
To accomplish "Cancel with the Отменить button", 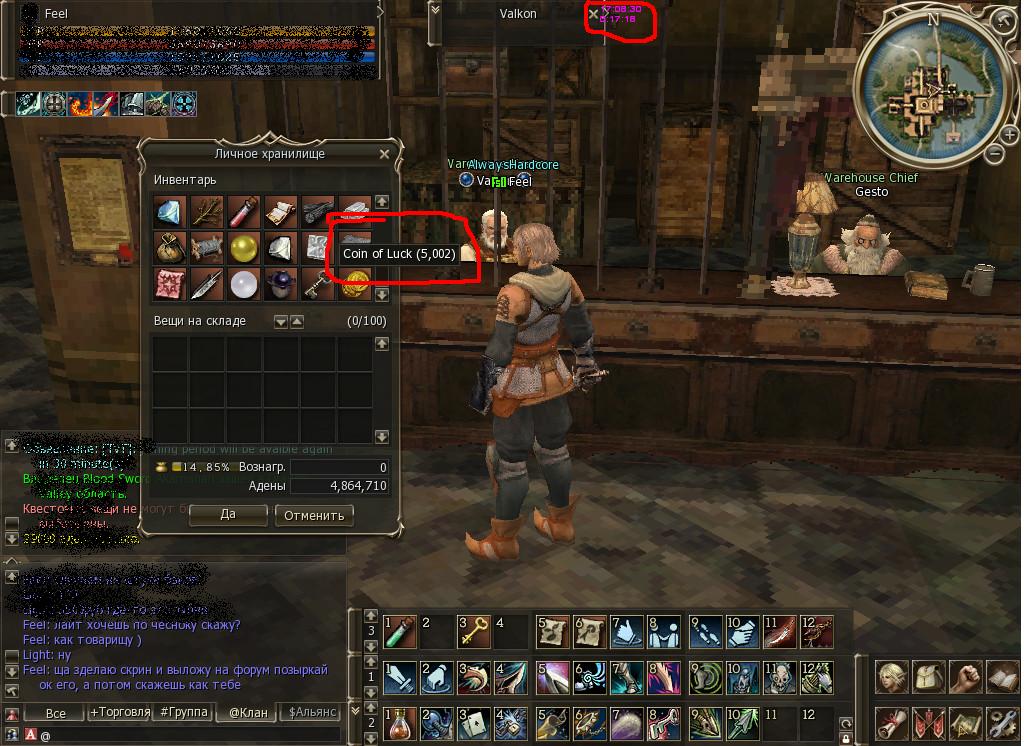I will (x=314, y=515).
